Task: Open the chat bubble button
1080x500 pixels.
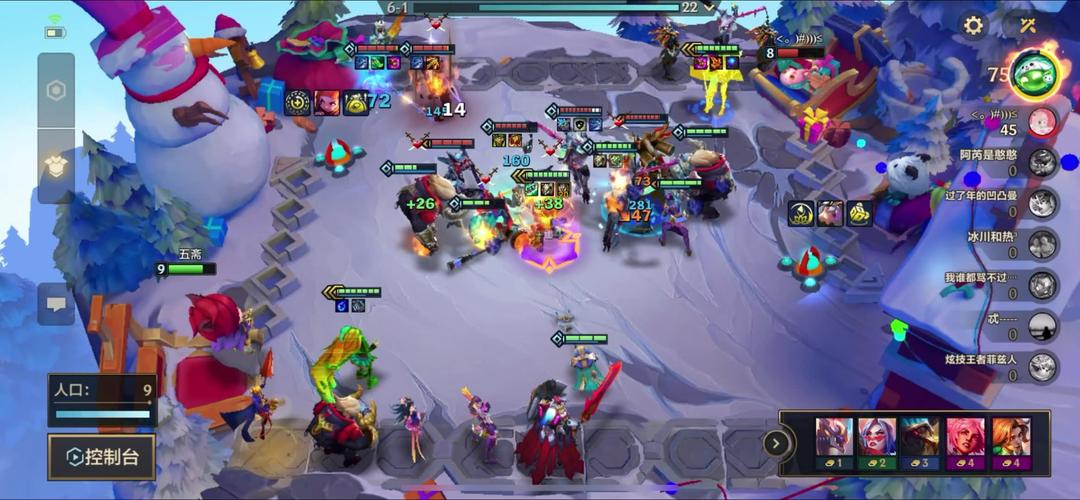Action: (56, 303)
